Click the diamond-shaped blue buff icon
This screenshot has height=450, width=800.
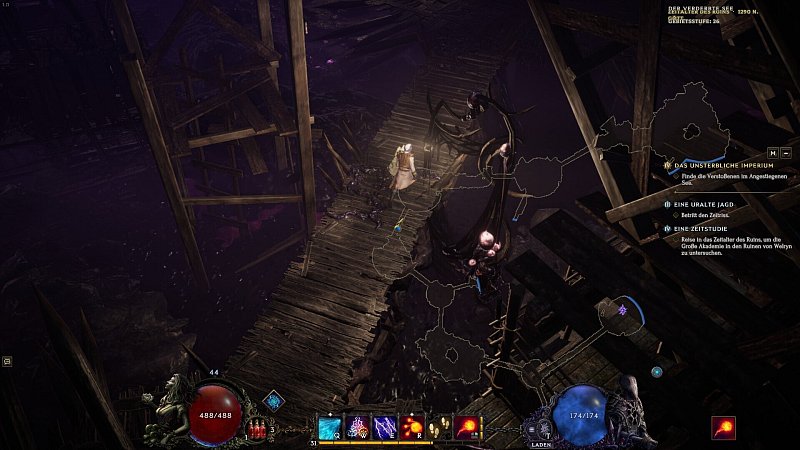click(x=273, y=401)
